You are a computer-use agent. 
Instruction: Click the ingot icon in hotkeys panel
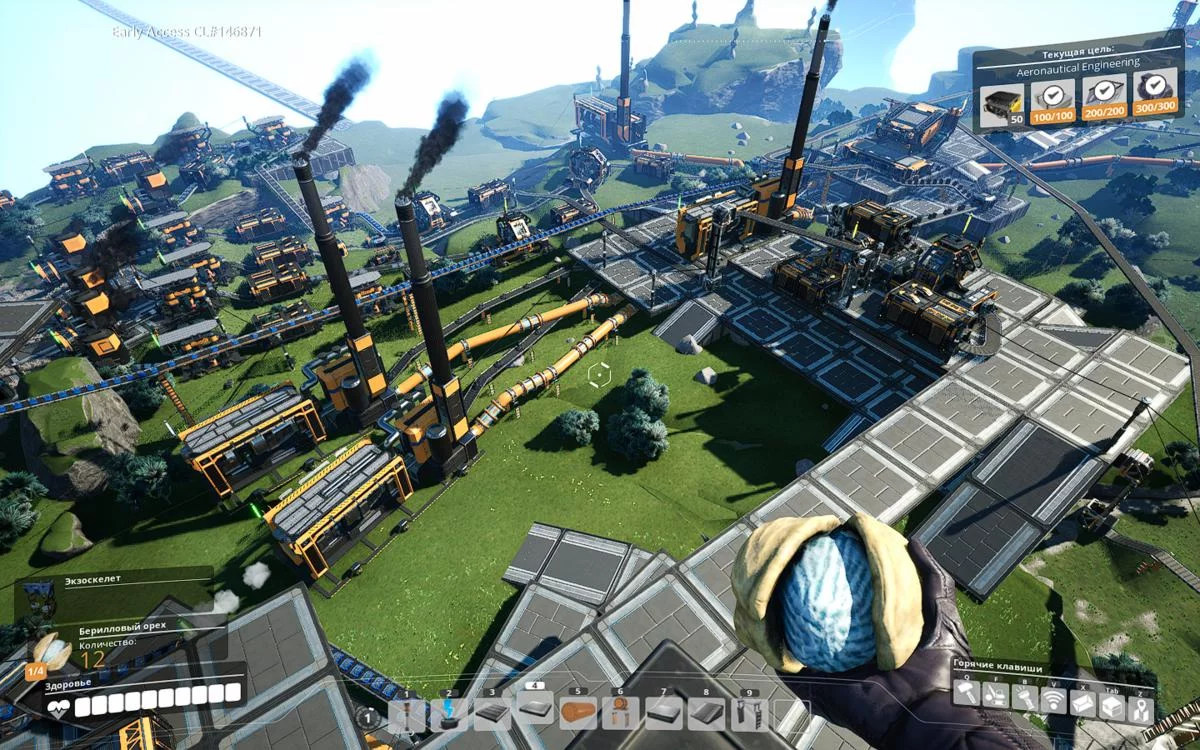tap(1083, 701)
